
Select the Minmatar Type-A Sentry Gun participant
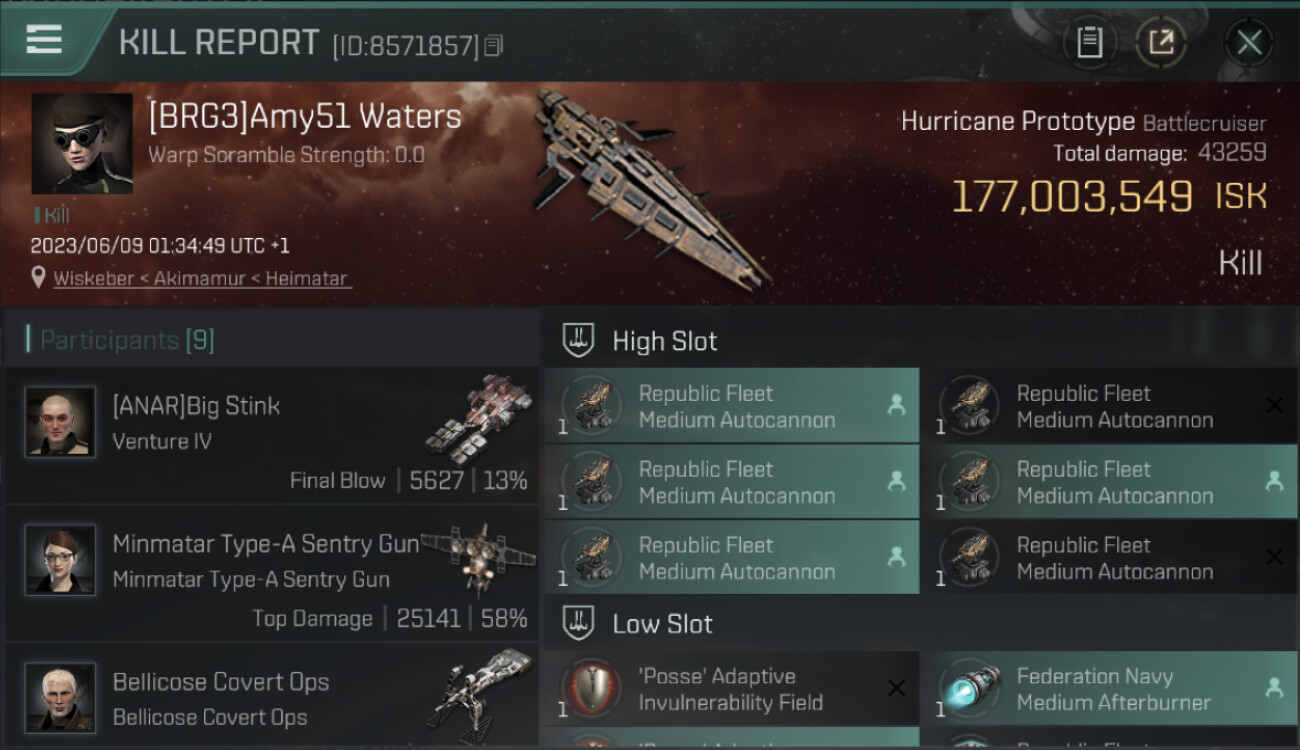click(272, 574)
